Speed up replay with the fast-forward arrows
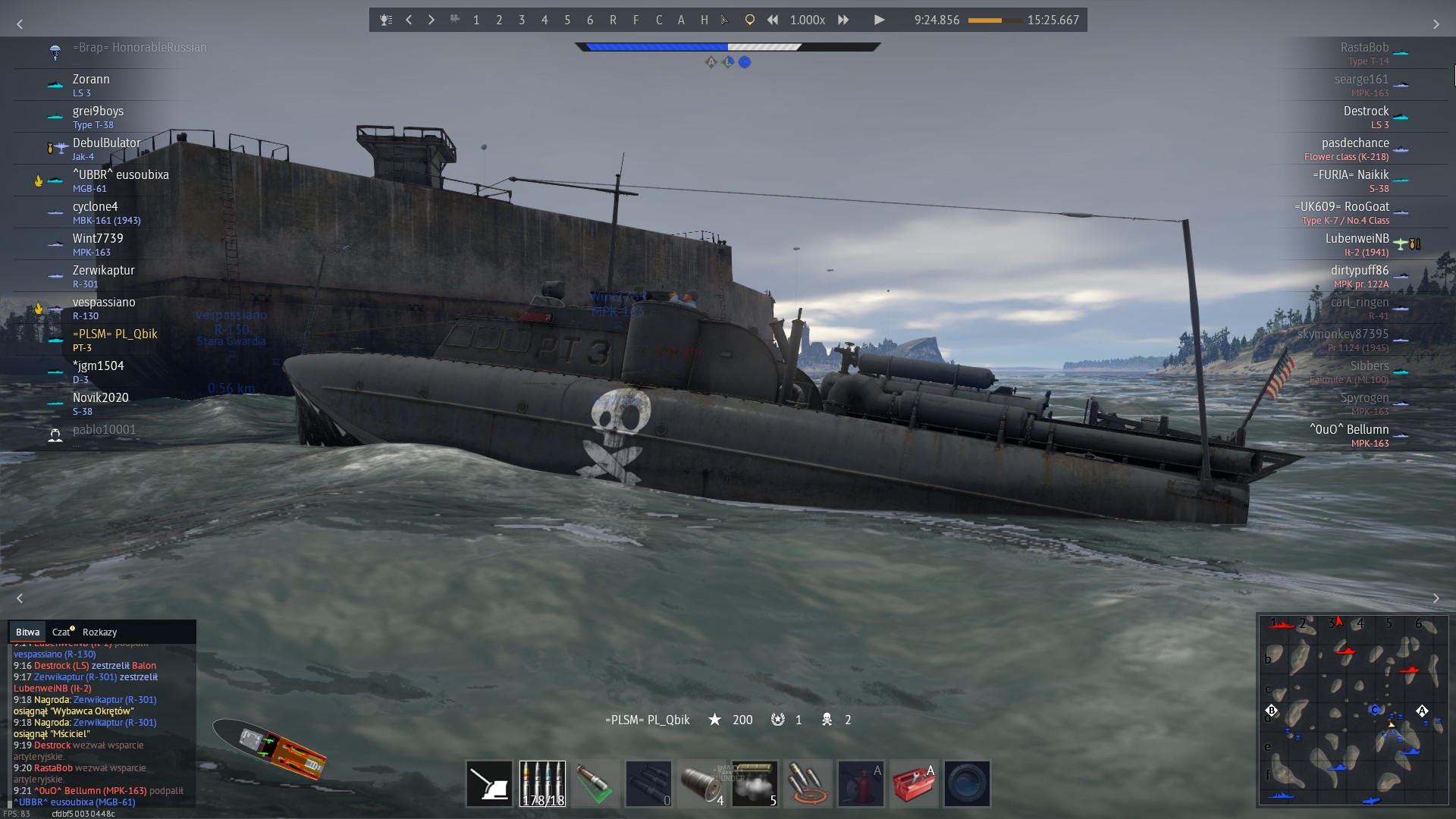 (x=843, y=20)
